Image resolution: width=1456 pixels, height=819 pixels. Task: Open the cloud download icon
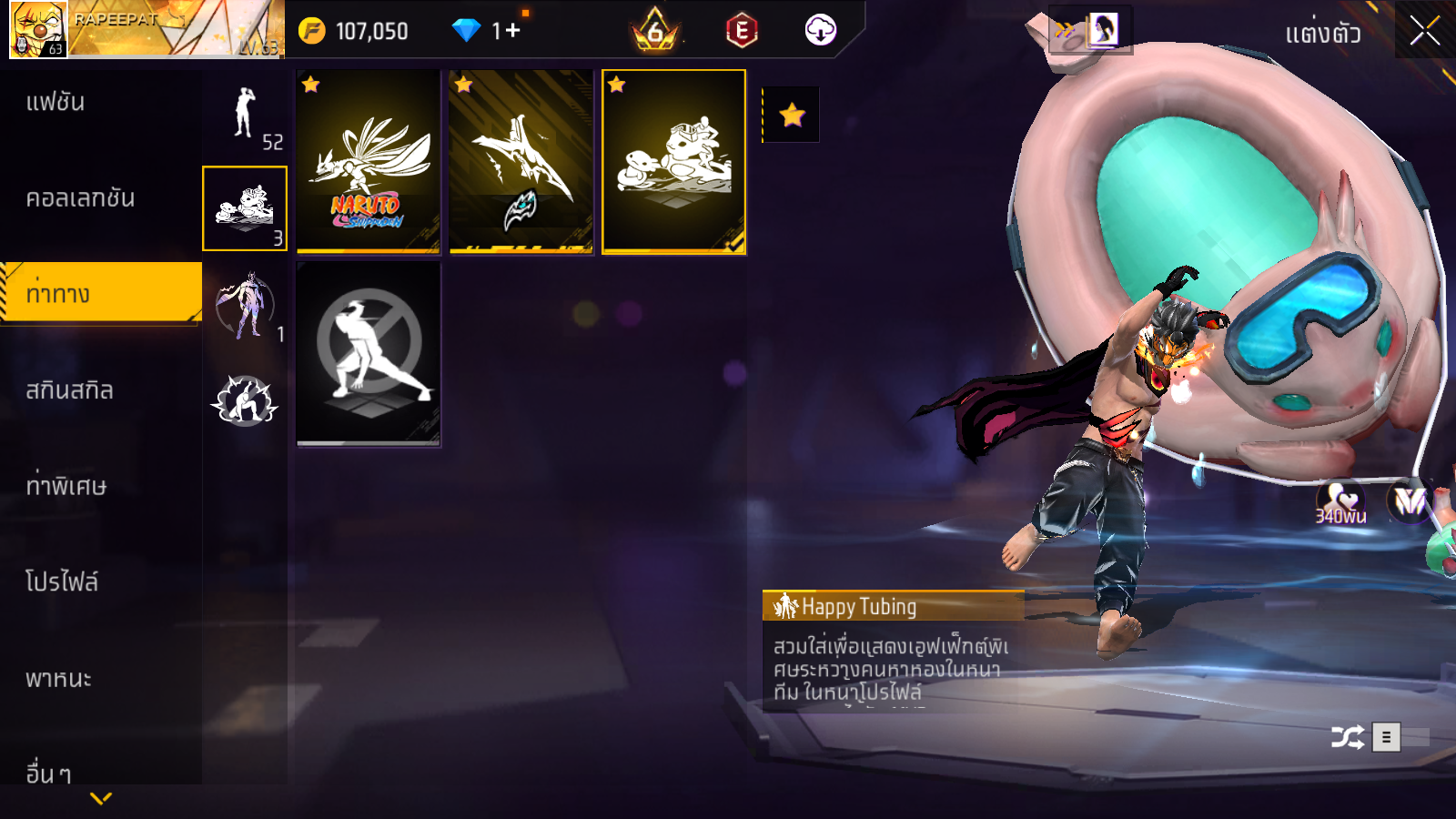coord(820,30)
